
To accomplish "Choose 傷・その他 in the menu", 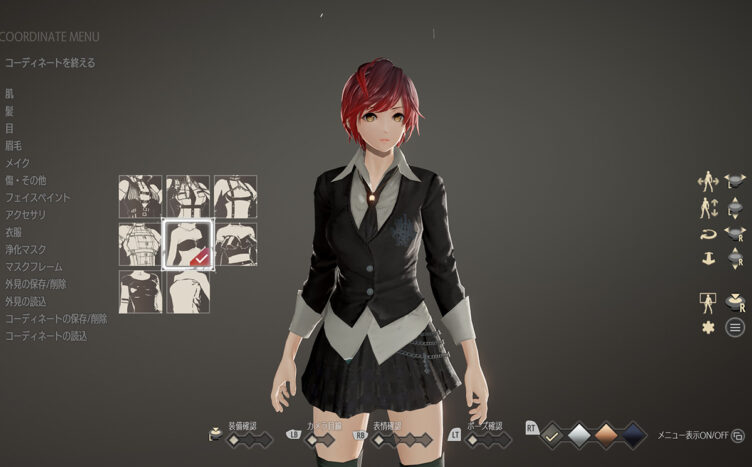I will [26, 180].
